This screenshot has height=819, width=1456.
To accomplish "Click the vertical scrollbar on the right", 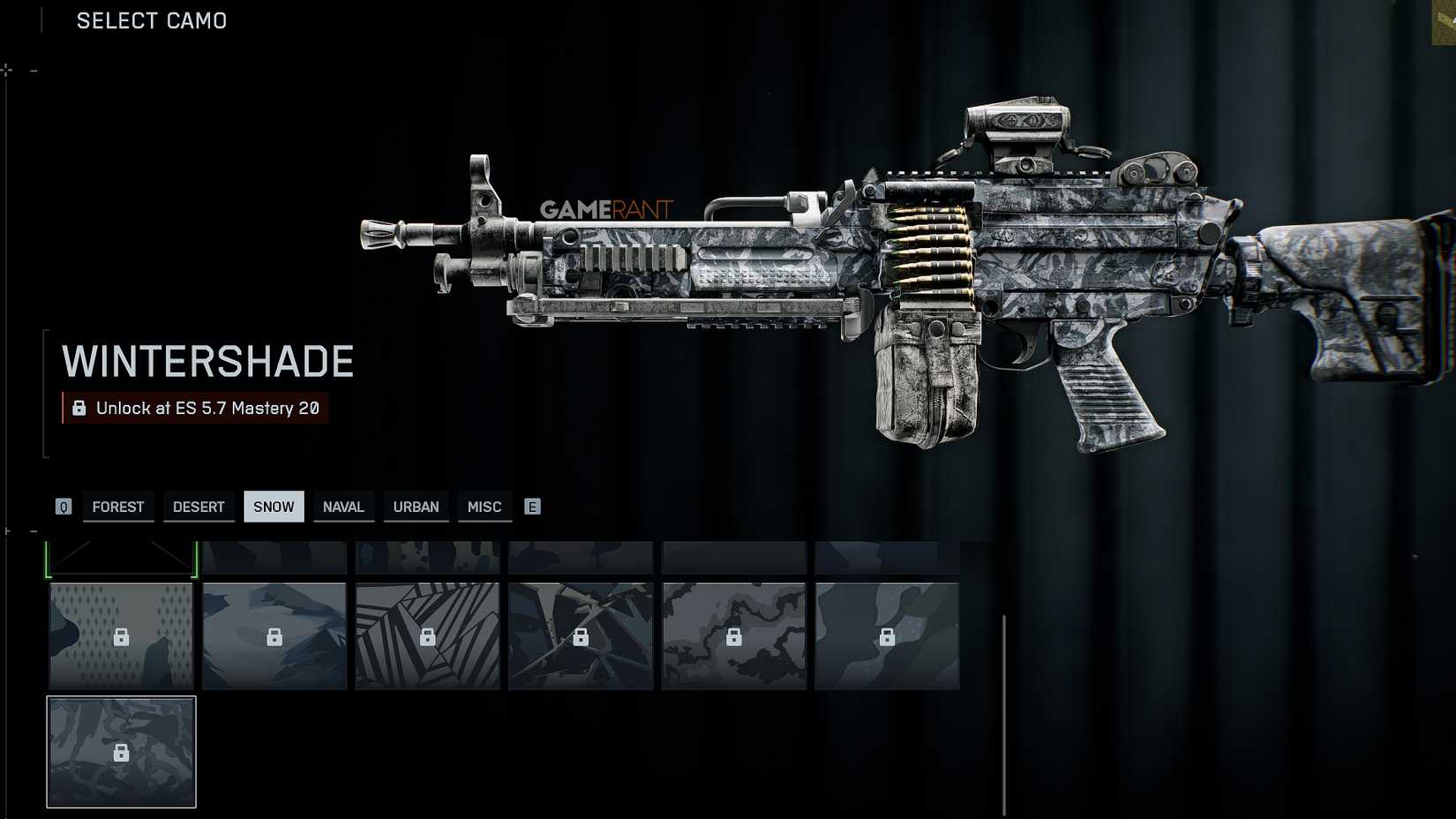I will coord(1005,706).
